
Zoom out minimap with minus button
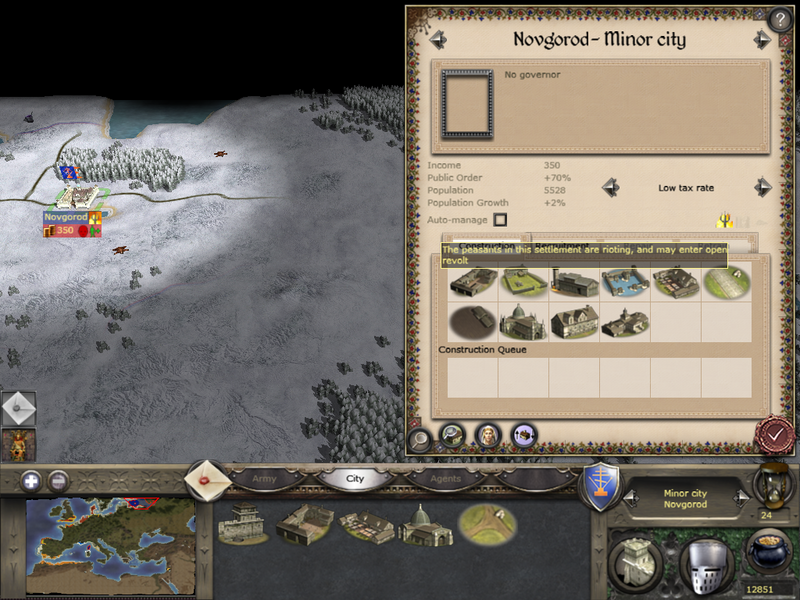[x=59, y=480]
